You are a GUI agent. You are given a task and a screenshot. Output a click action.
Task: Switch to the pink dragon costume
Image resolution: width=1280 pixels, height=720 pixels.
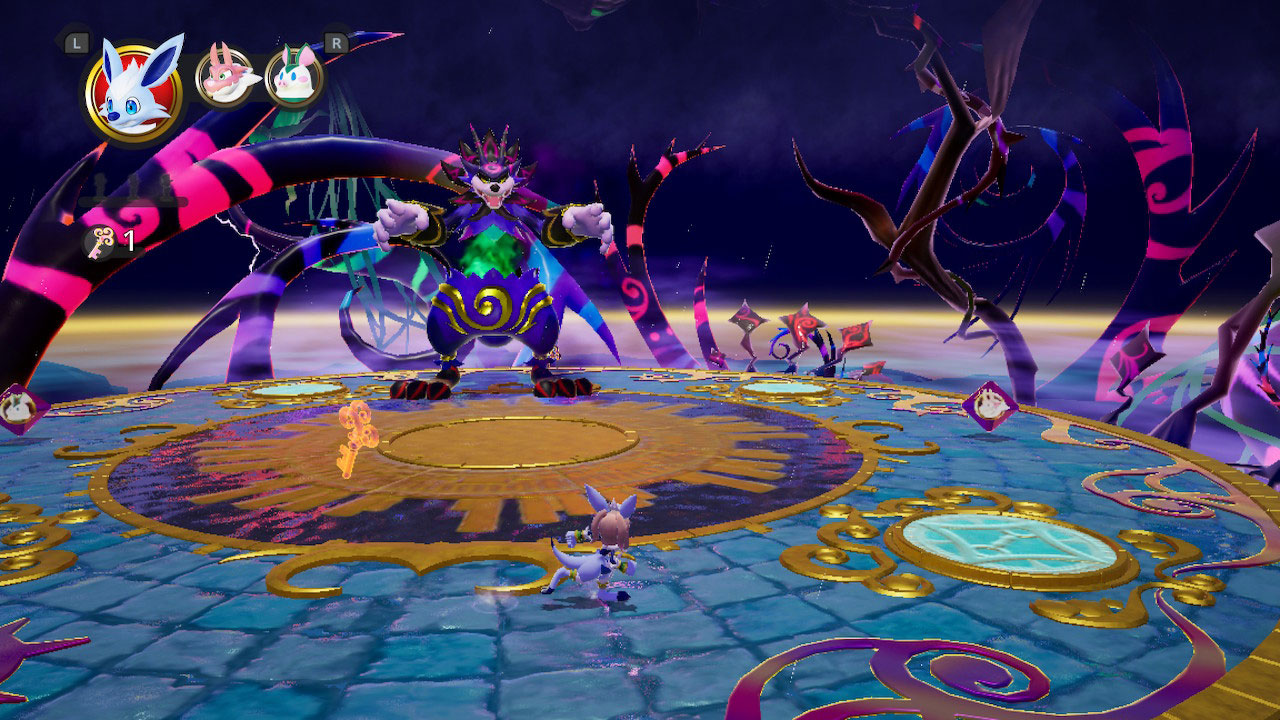[x=225, y=77]
